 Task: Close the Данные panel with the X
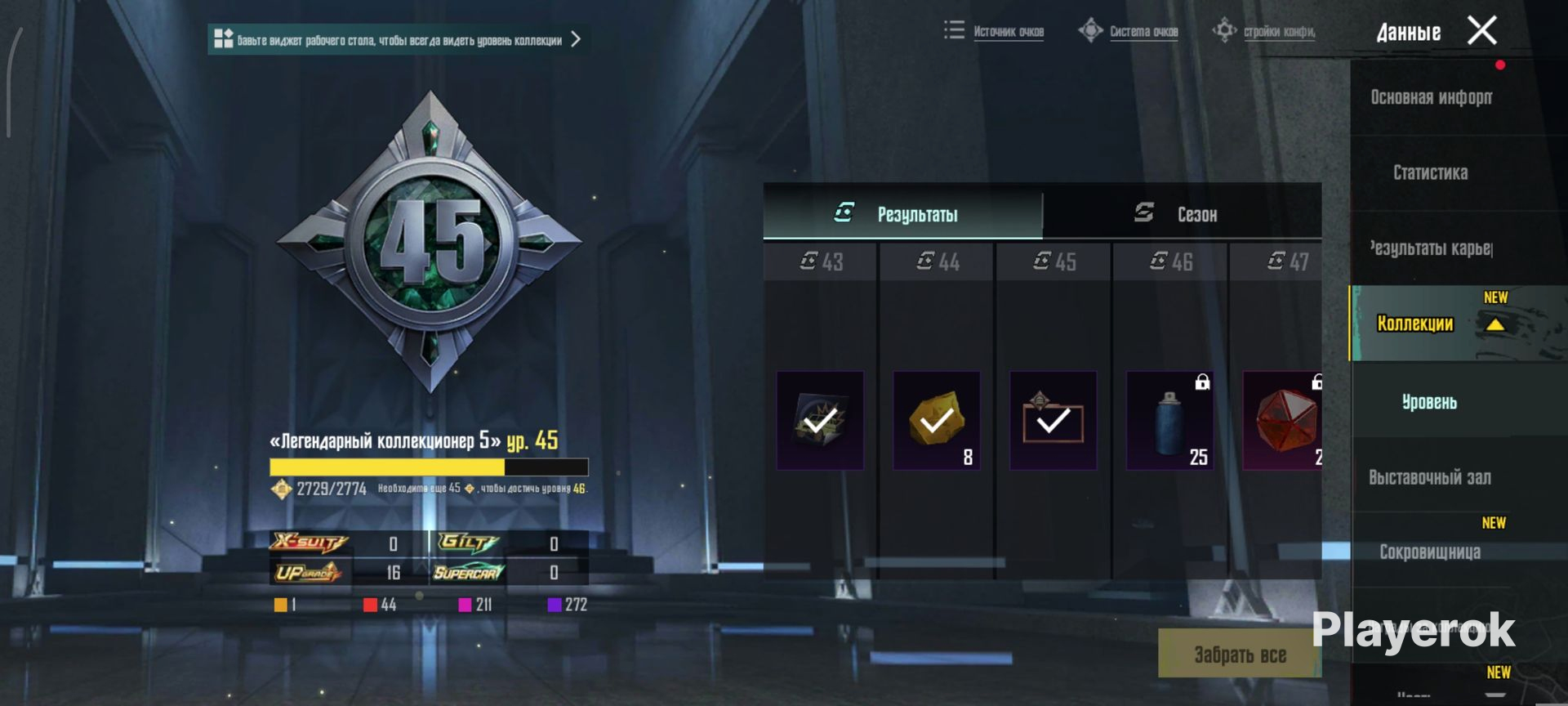1481,31
